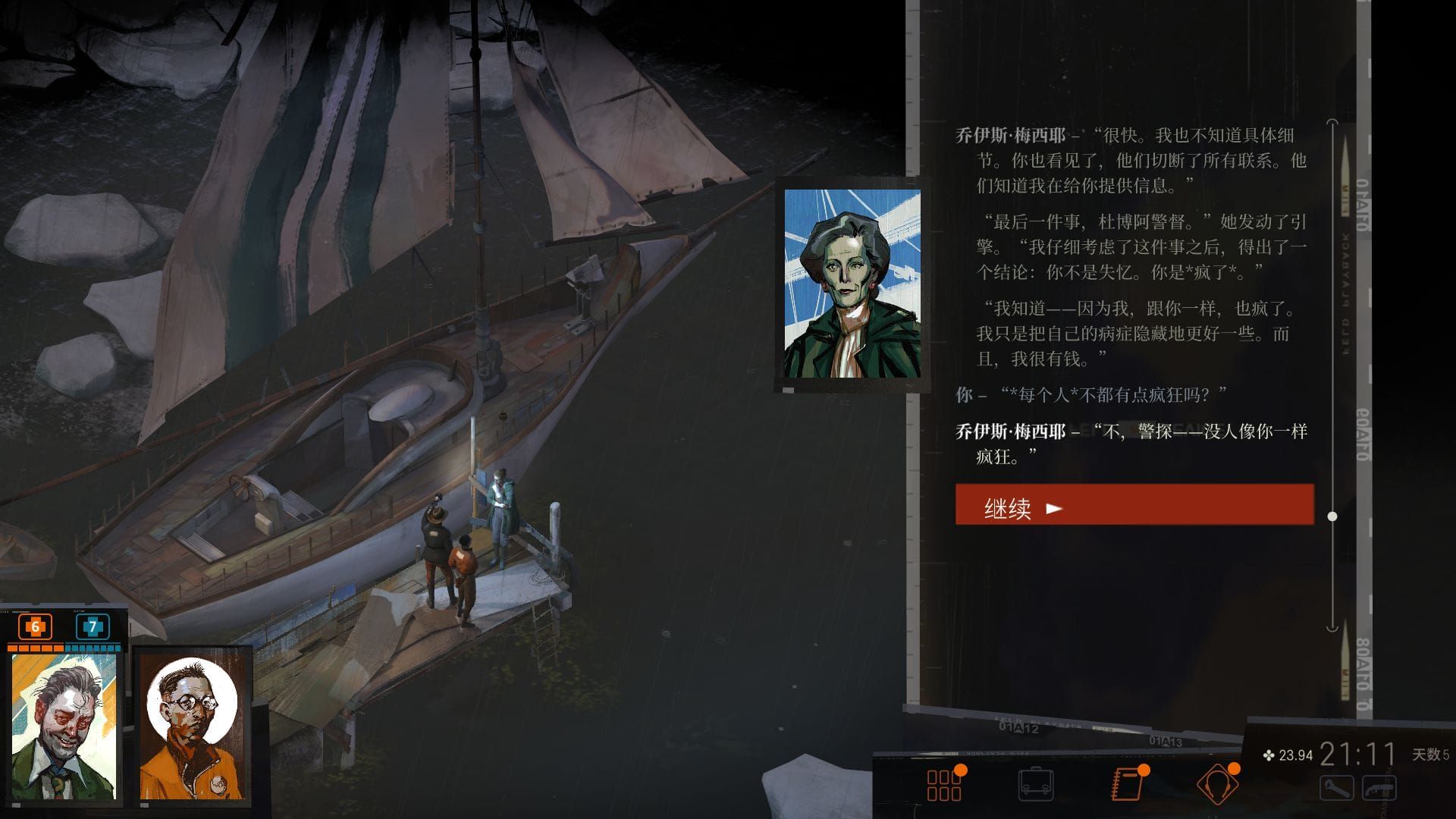Click the orange health cross showing 6
The height and width of the screenshot is (819, 1456).
(35, 626)
